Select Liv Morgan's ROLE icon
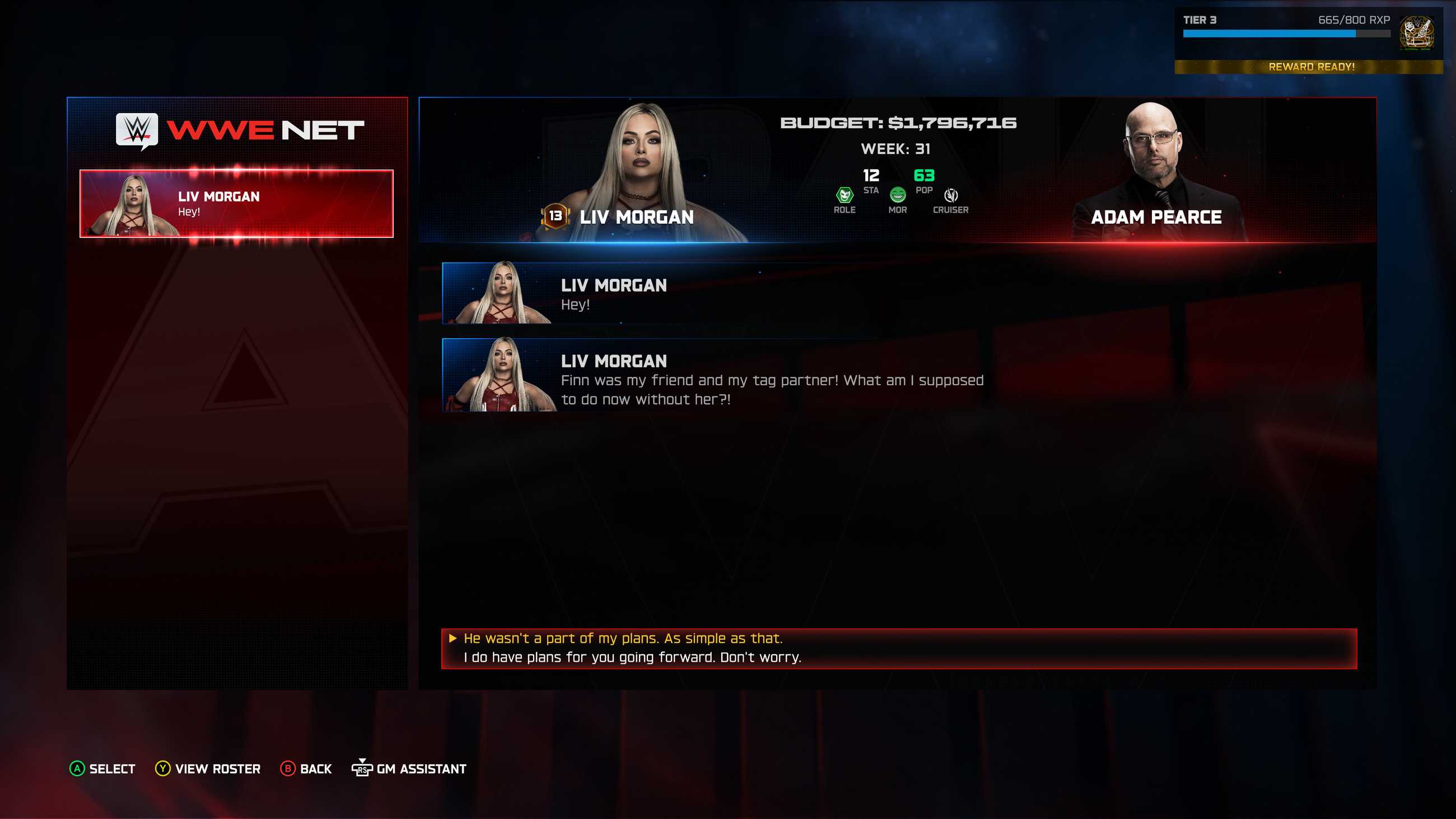 (844, 196)
